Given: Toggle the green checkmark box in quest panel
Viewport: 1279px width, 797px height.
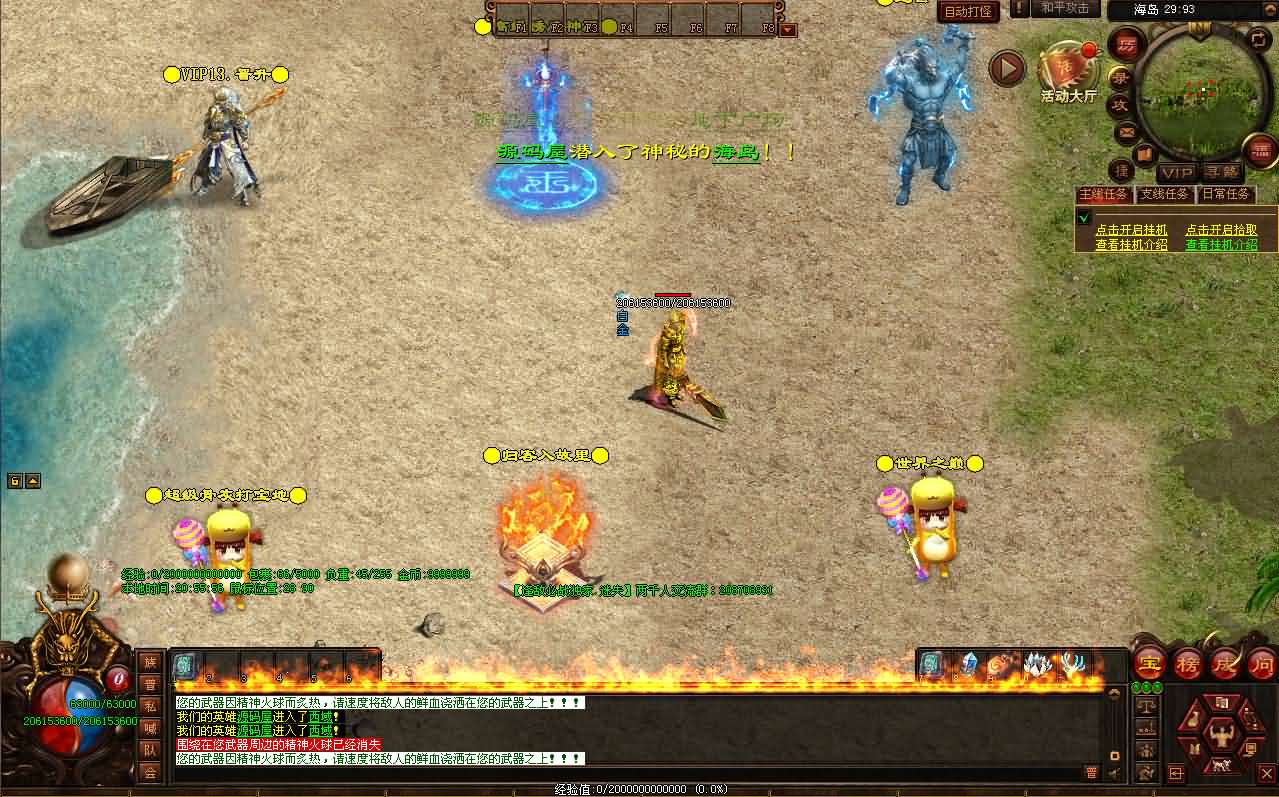Looking at the screenshot, I should (x=1083, y=217).
